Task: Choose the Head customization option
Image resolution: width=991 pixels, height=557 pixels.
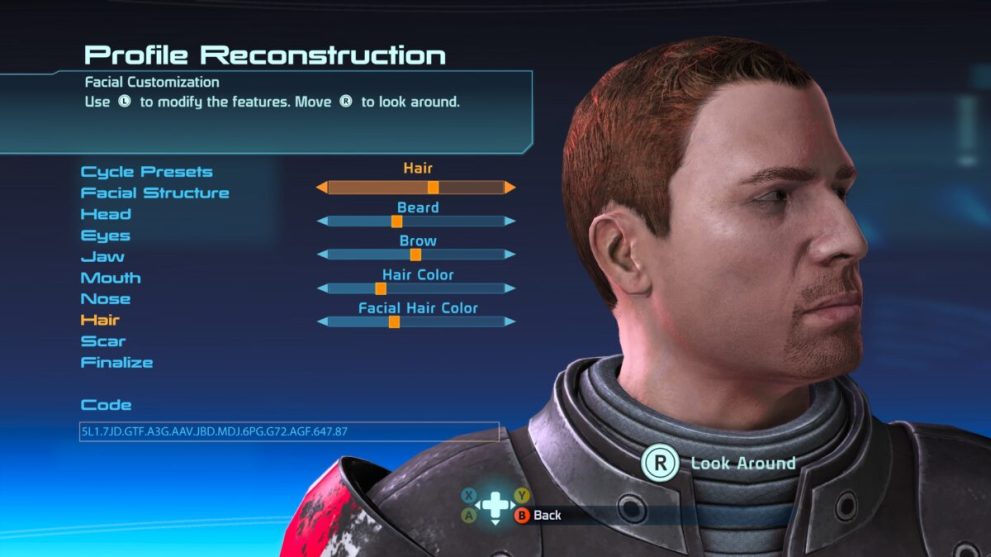Action: (106, 214)
